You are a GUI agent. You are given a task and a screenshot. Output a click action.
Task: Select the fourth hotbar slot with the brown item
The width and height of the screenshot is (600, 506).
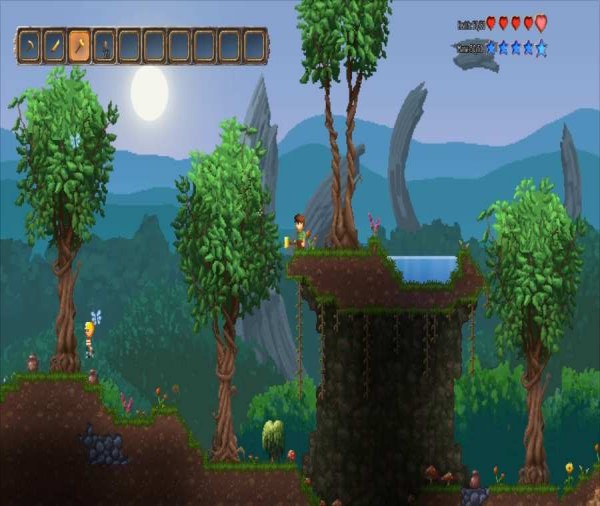coord(104,46)
